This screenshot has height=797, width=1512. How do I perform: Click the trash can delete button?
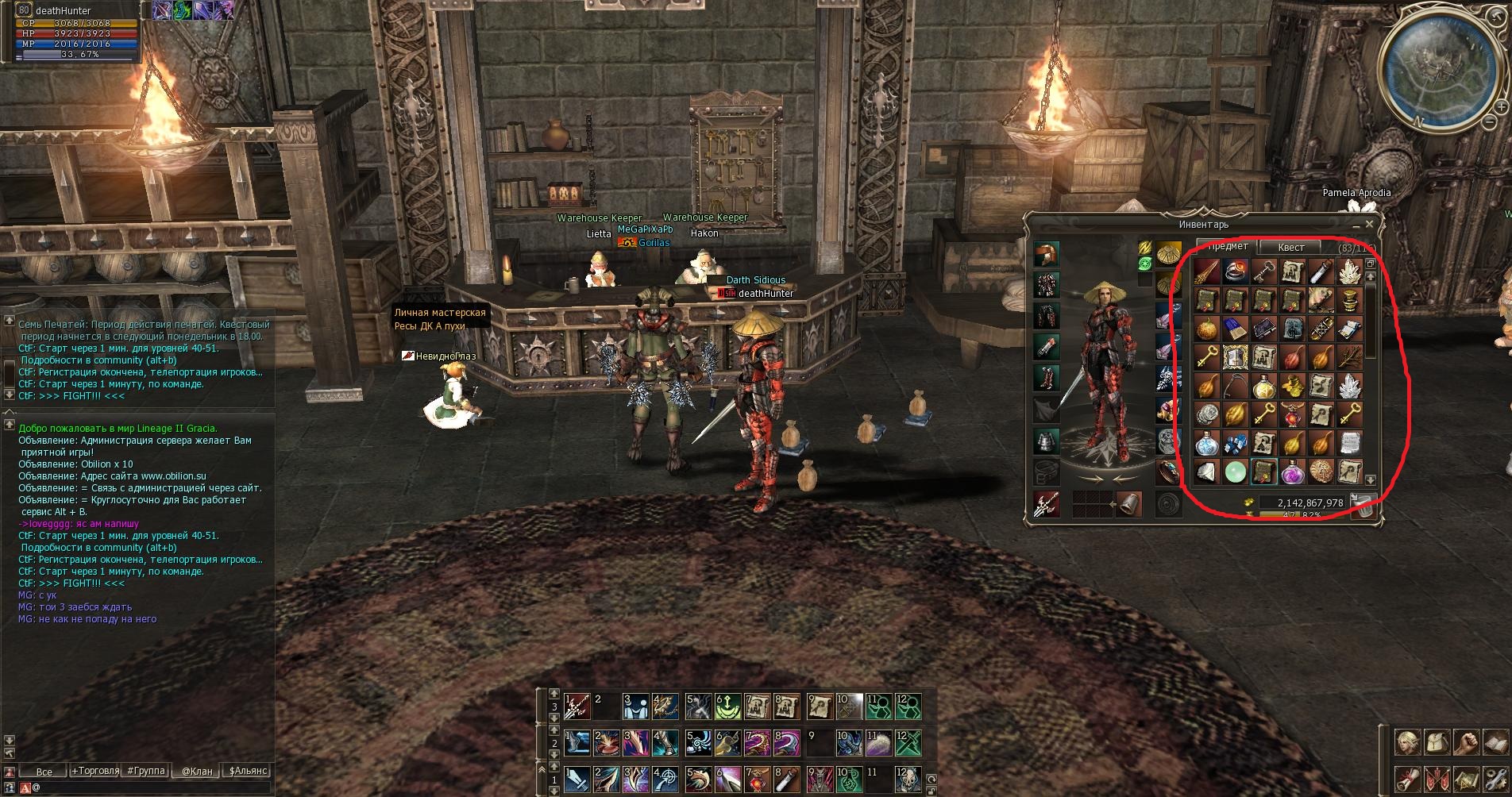coord(1363,505)
